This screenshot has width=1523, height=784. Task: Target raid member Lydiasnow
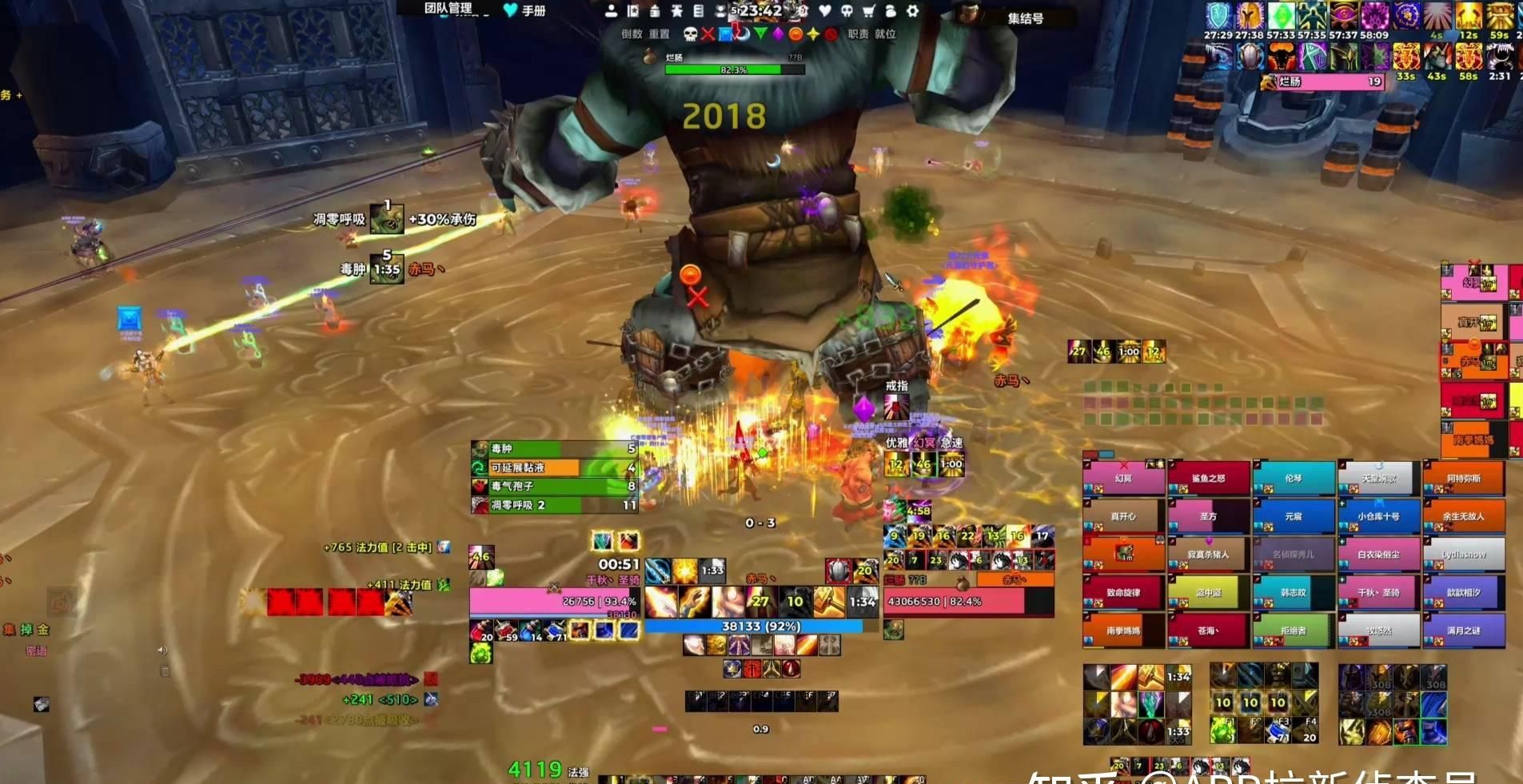pos(1464,554)
